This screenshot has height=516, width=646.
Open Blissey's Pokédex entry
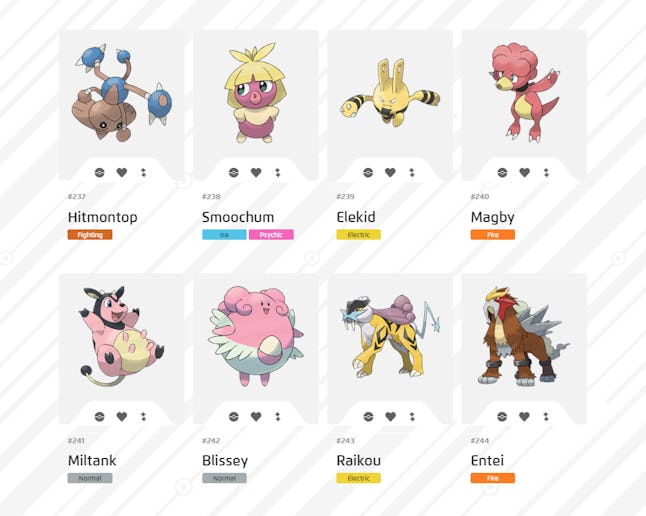click(255, 338)
